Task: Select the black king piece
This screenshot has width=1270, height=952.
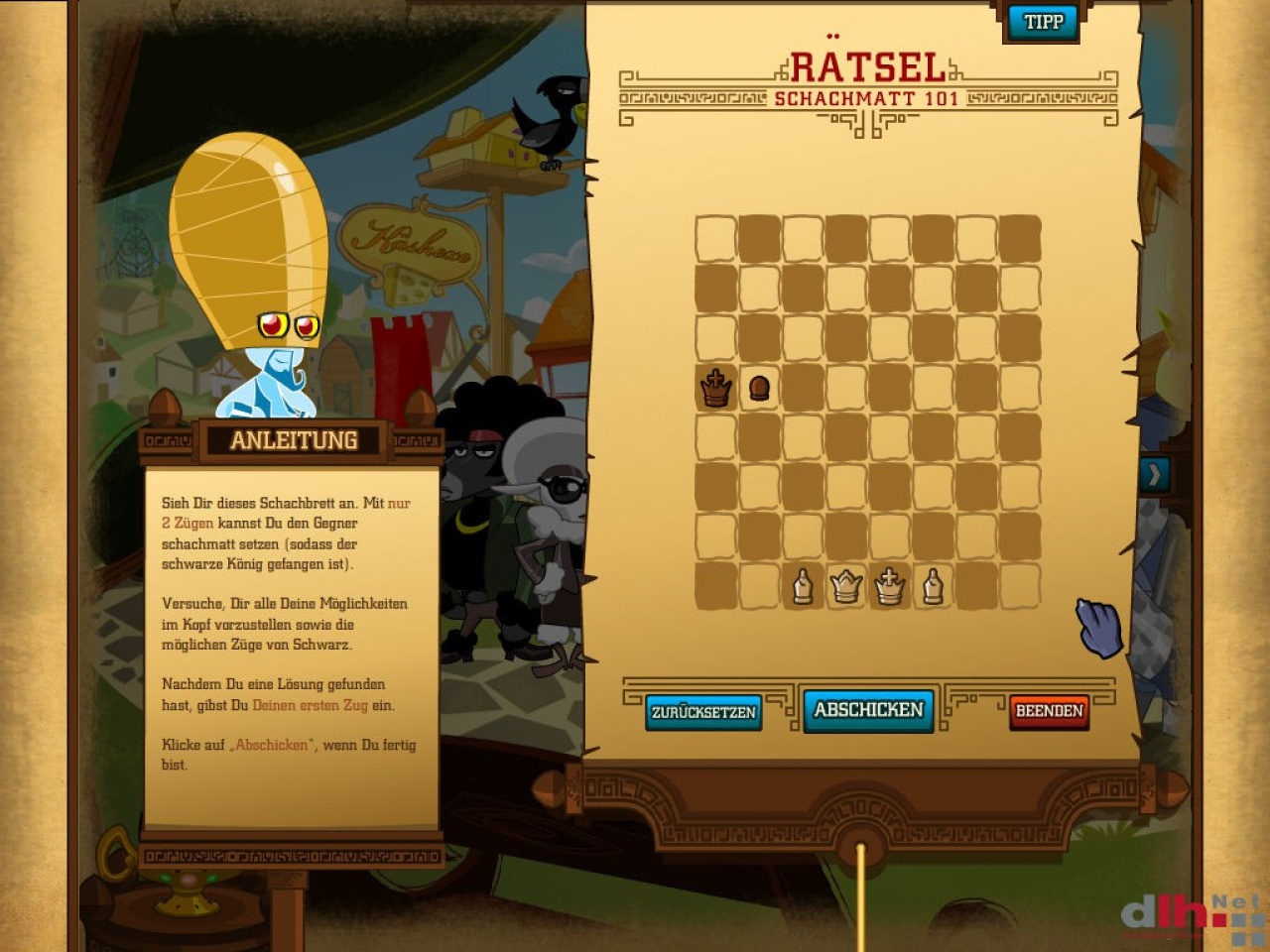Action: click(715, 388)
